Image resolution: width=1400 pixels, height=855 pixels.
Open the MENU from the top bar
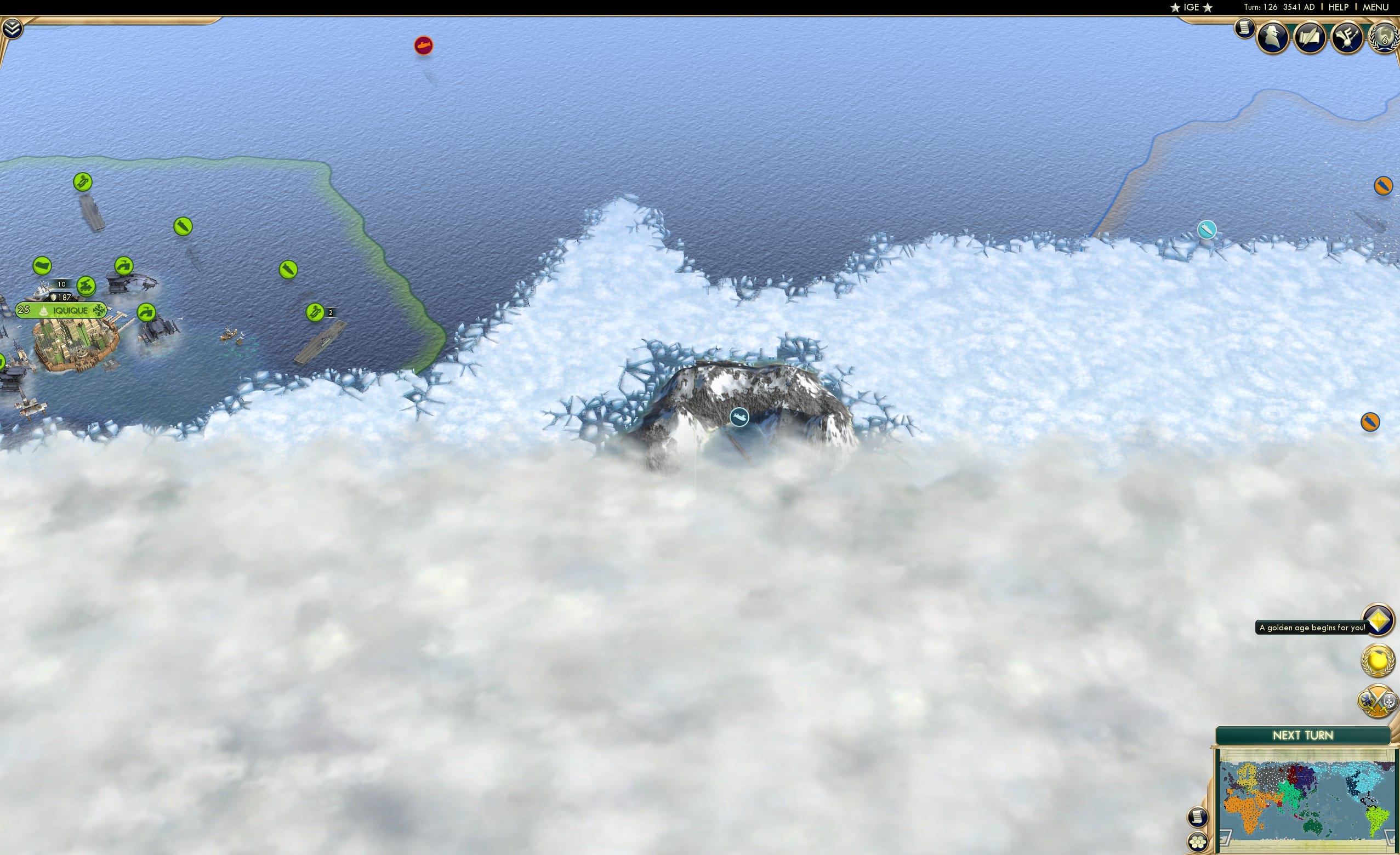(1375, 7)
